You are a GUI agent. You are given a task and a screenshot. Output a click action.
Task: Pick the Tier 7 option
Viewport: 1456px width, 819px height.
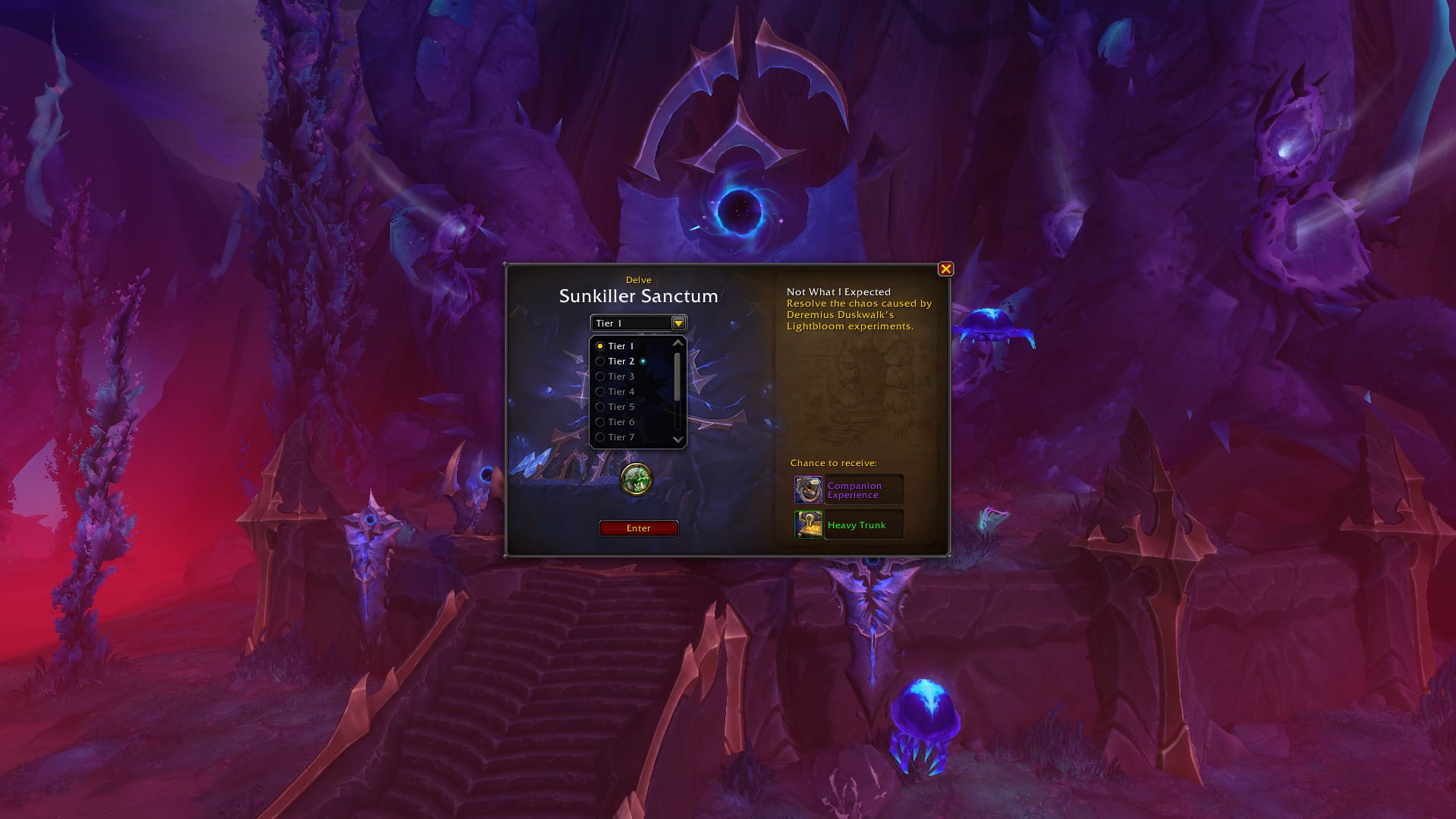pos(620,437)
